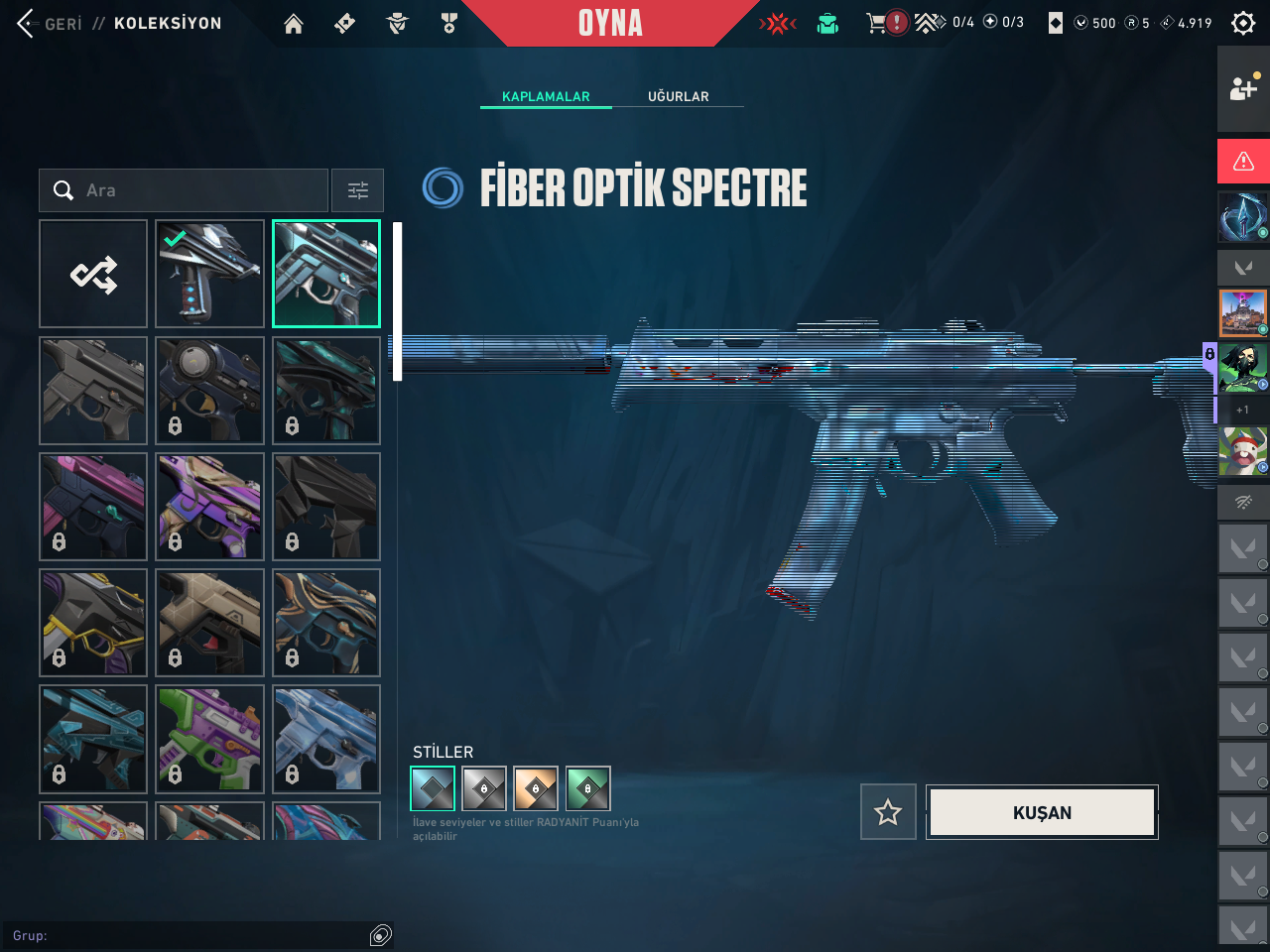Favorite this skin with the star button

coord(888,812)
